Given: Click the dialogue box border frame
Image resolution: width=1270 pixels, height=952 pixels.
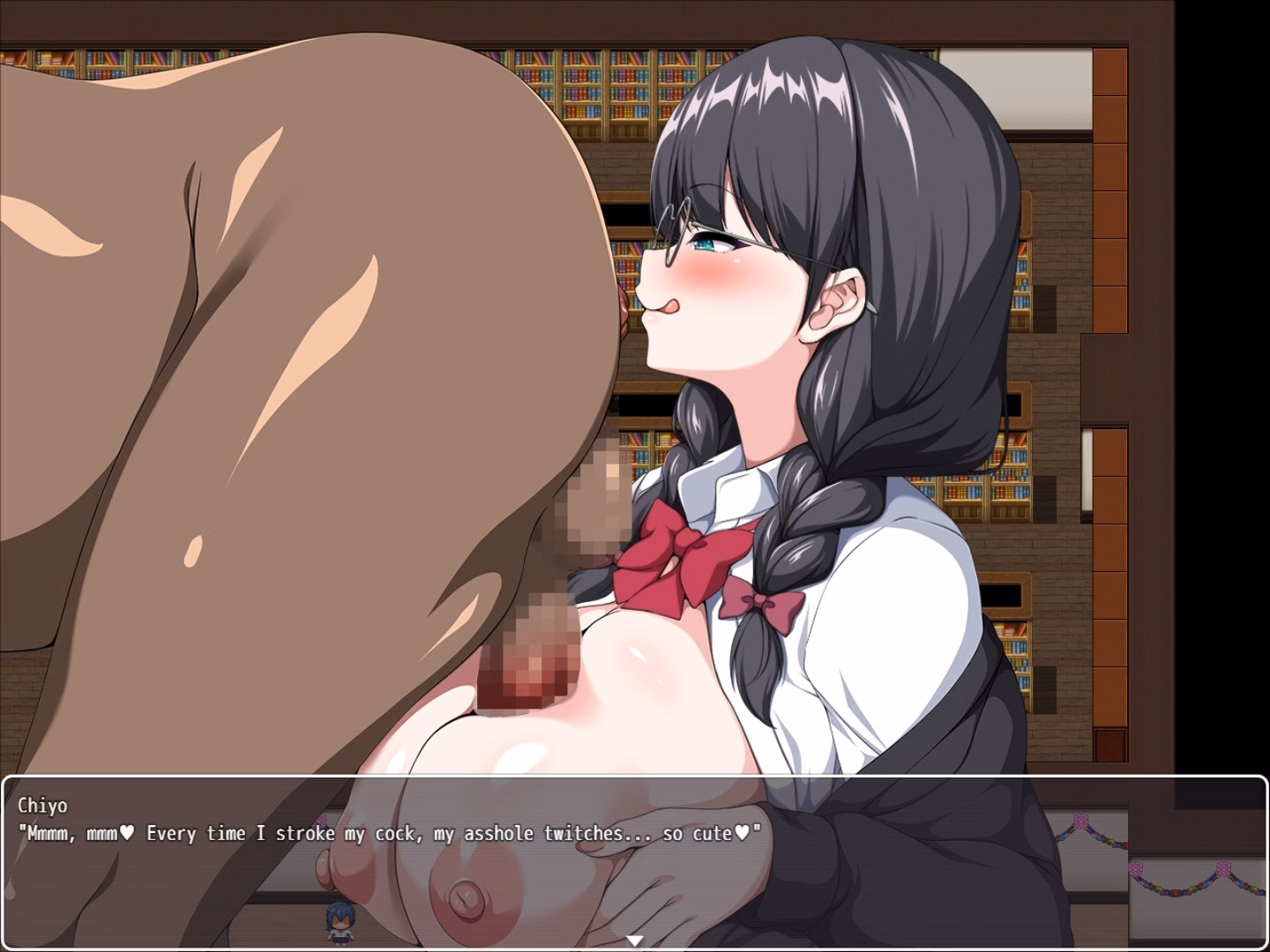Looking at the screenshot, I should 9,864.
